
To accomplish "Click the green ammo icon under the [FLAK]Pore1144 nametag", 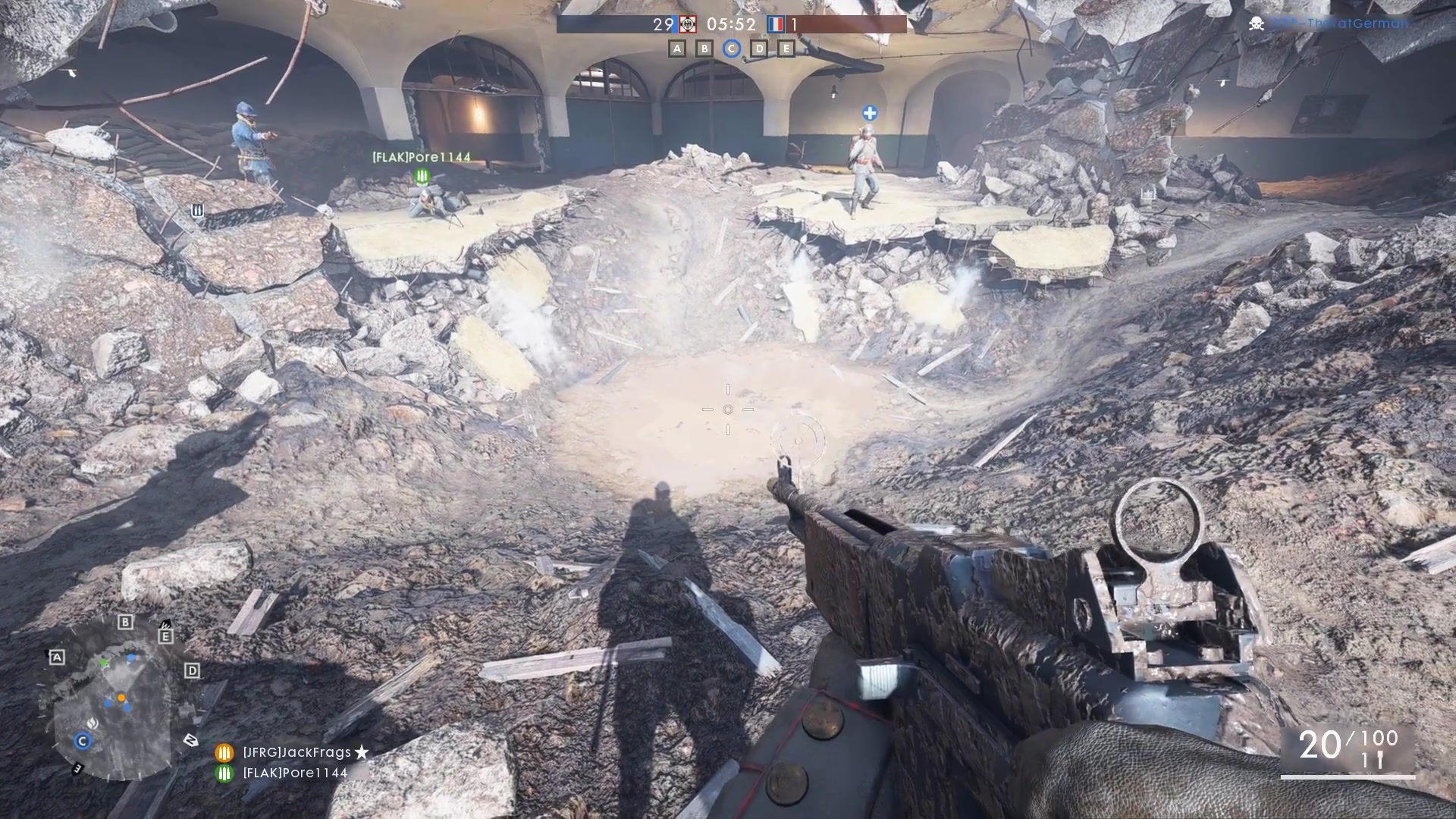I will tap(422, 177).
